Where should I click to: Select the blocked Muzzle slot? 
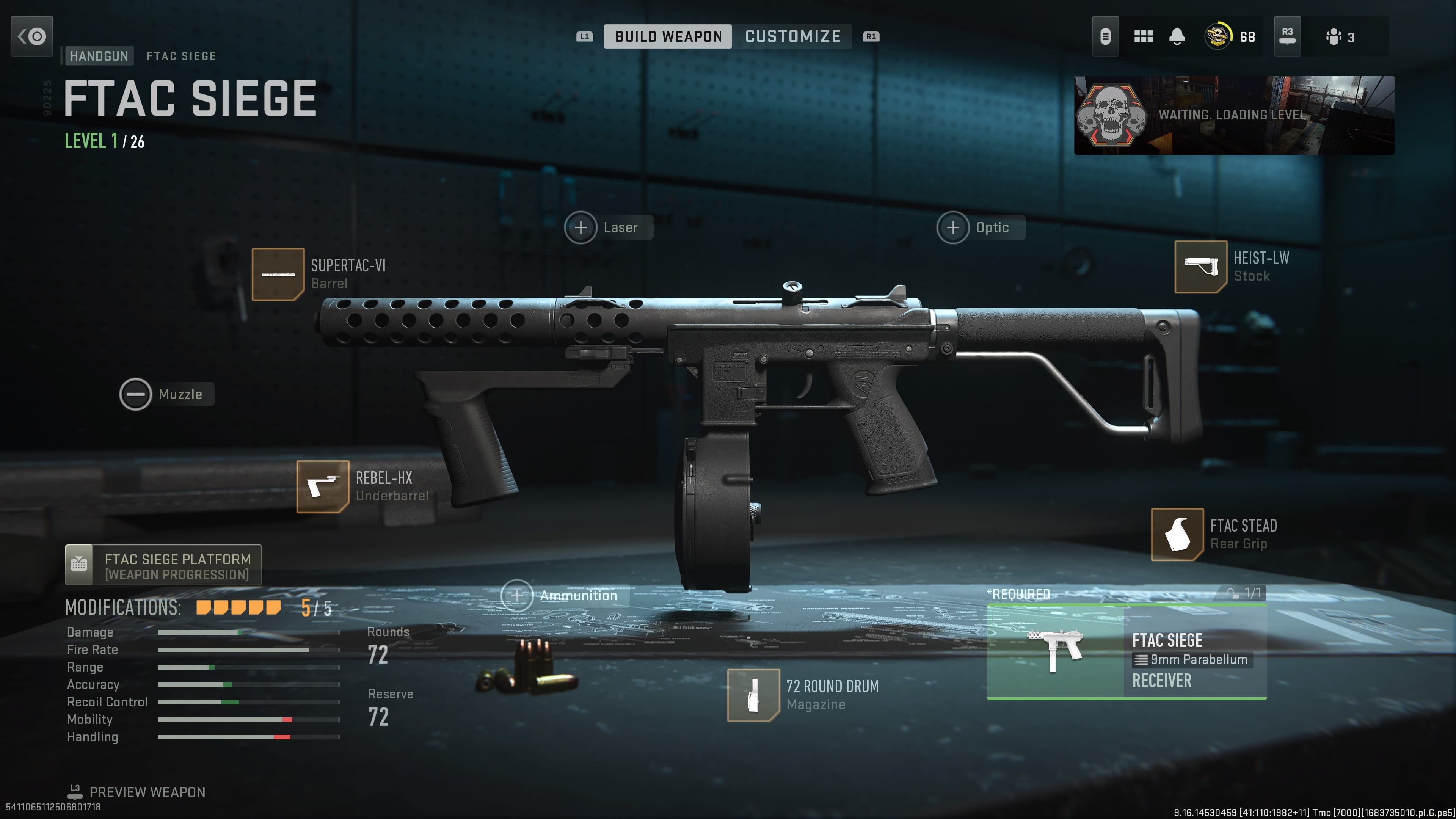[136, 394]
